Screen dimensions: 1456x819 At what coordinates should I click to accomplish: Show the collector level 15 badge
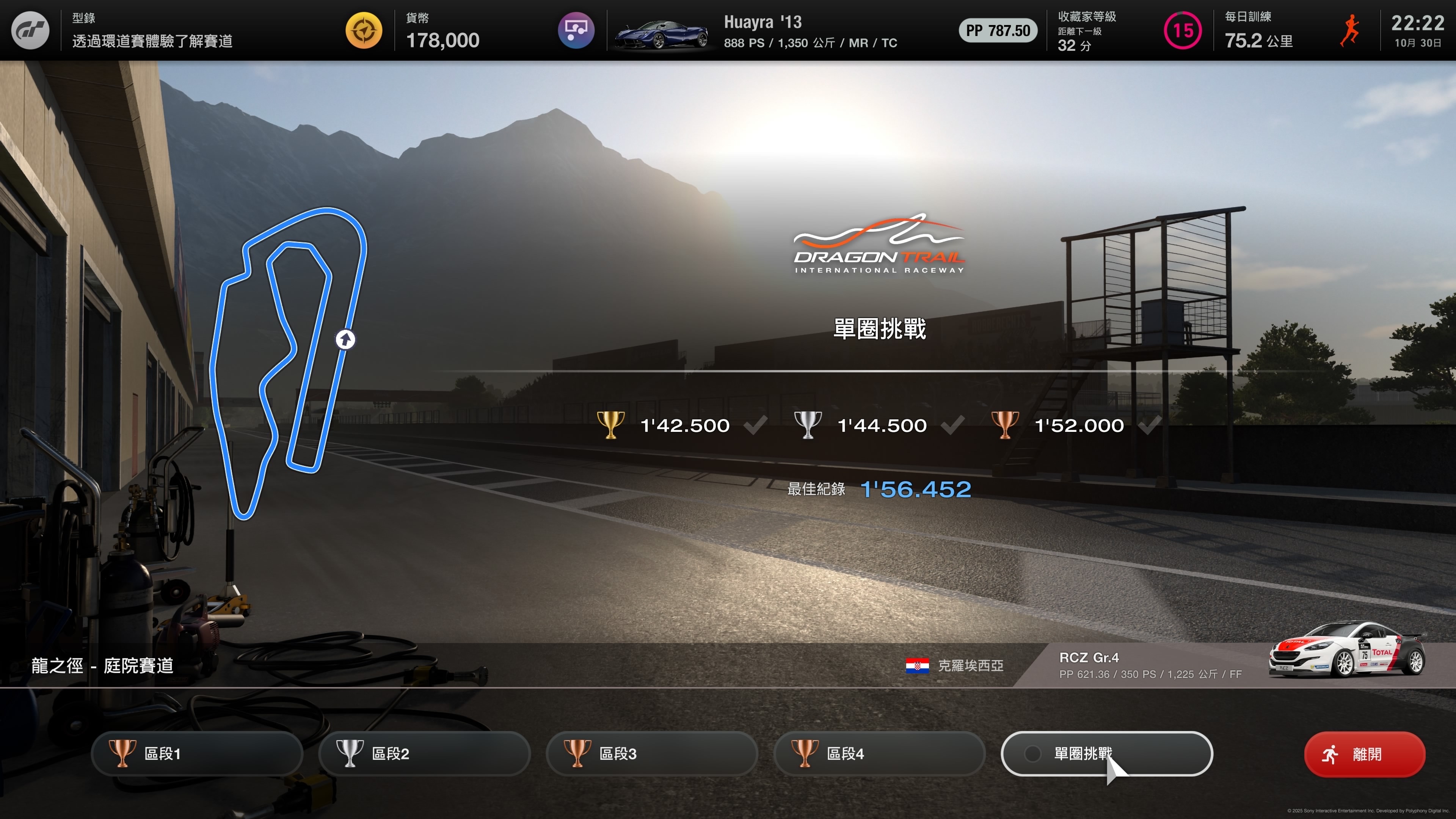pos(1183,30)
